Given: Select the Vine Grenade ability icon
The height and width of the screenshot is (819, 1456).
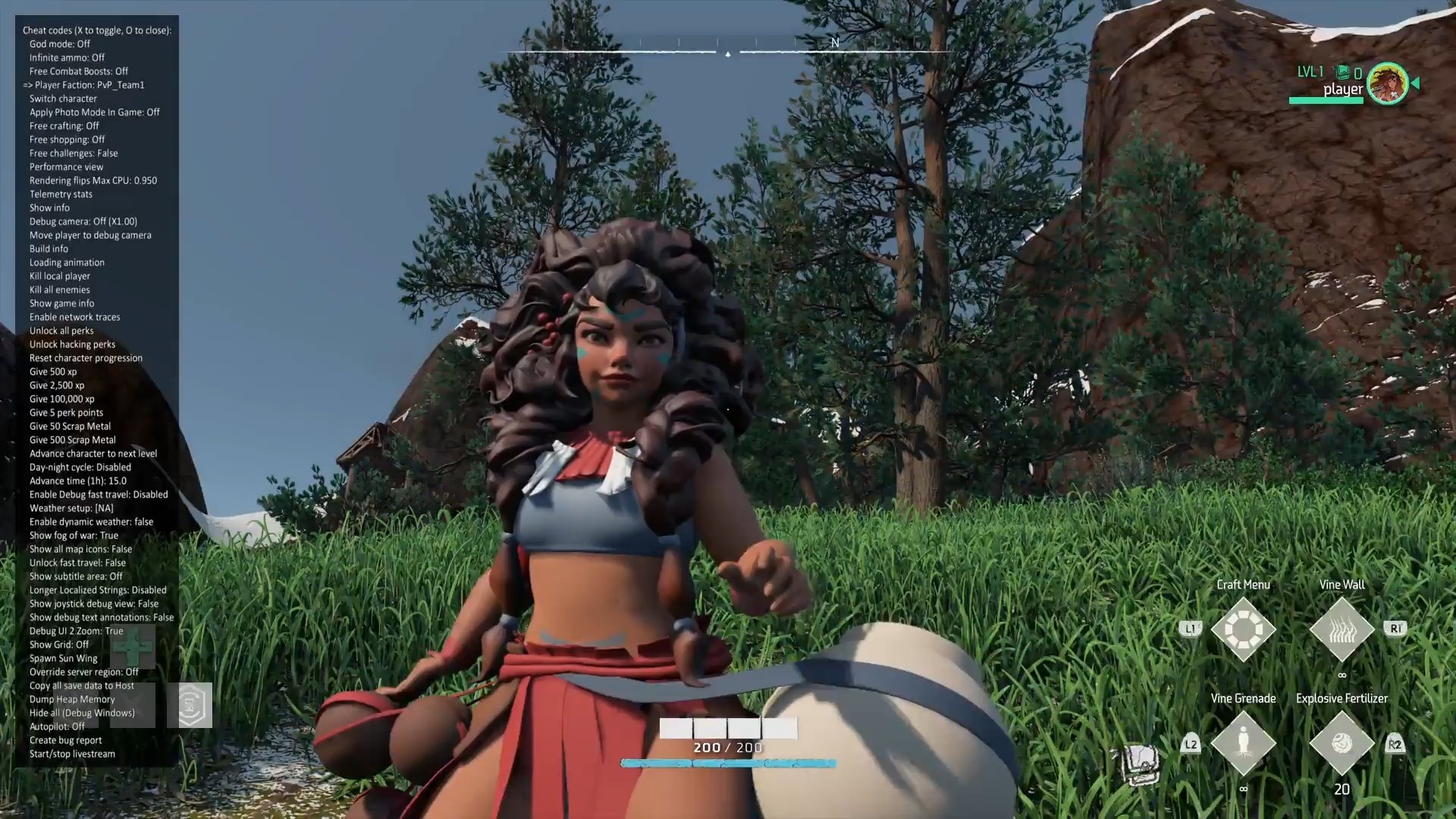Looking at the screenshot, I should [x=1243, y=743].
